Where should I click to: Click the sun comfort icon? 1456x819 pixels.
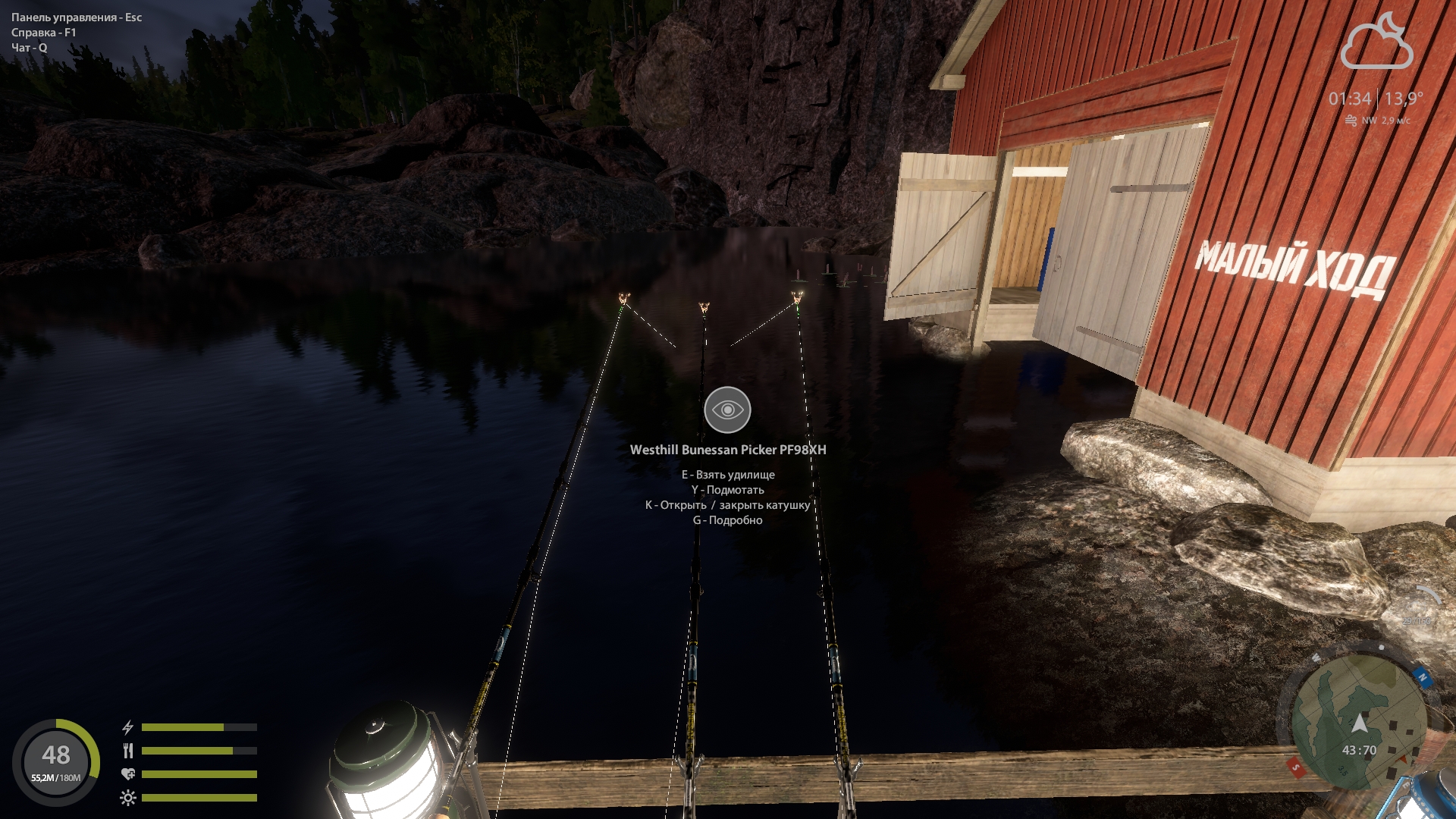[128, 798]
